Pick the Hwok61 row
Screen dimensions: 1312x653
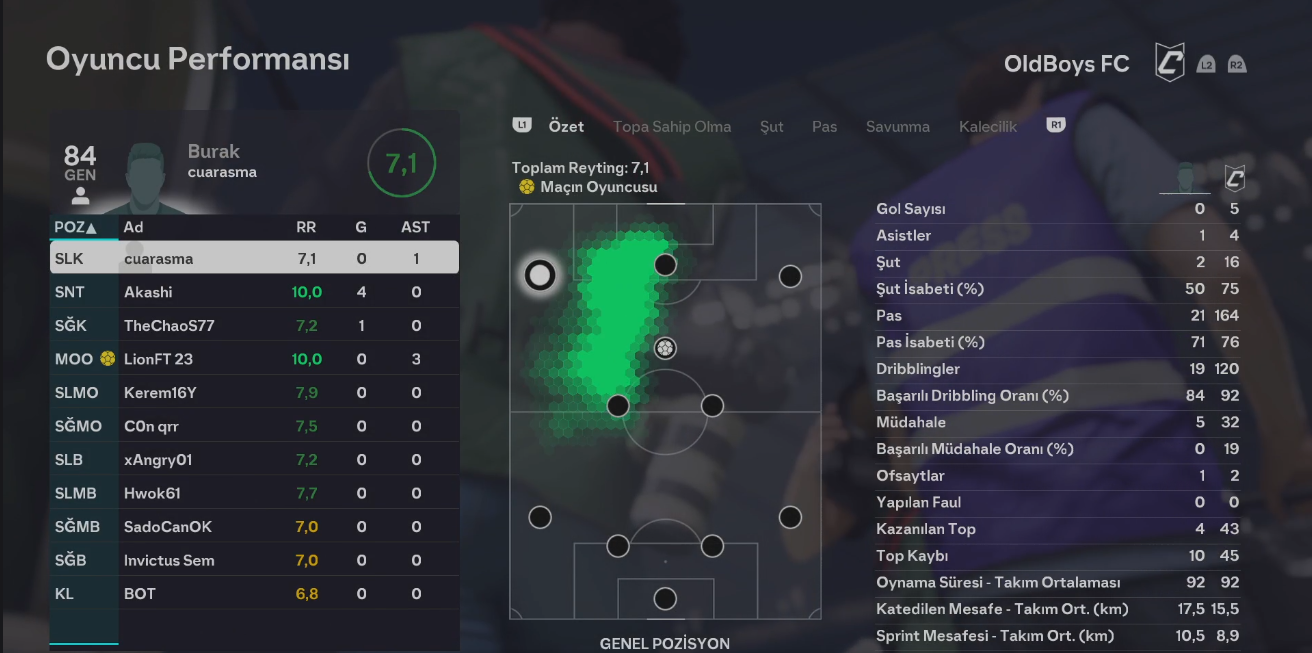point(254,493)
